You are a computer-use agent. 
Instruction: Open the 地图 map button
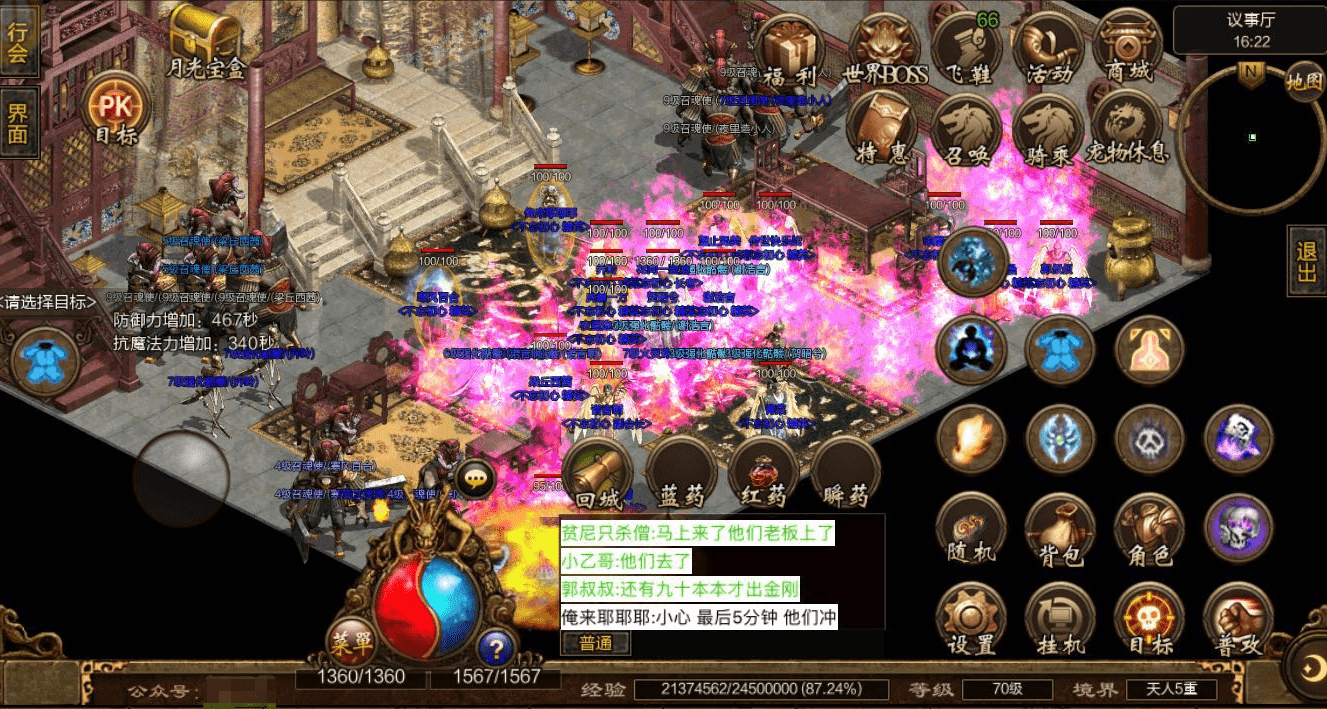point(1304,80)
